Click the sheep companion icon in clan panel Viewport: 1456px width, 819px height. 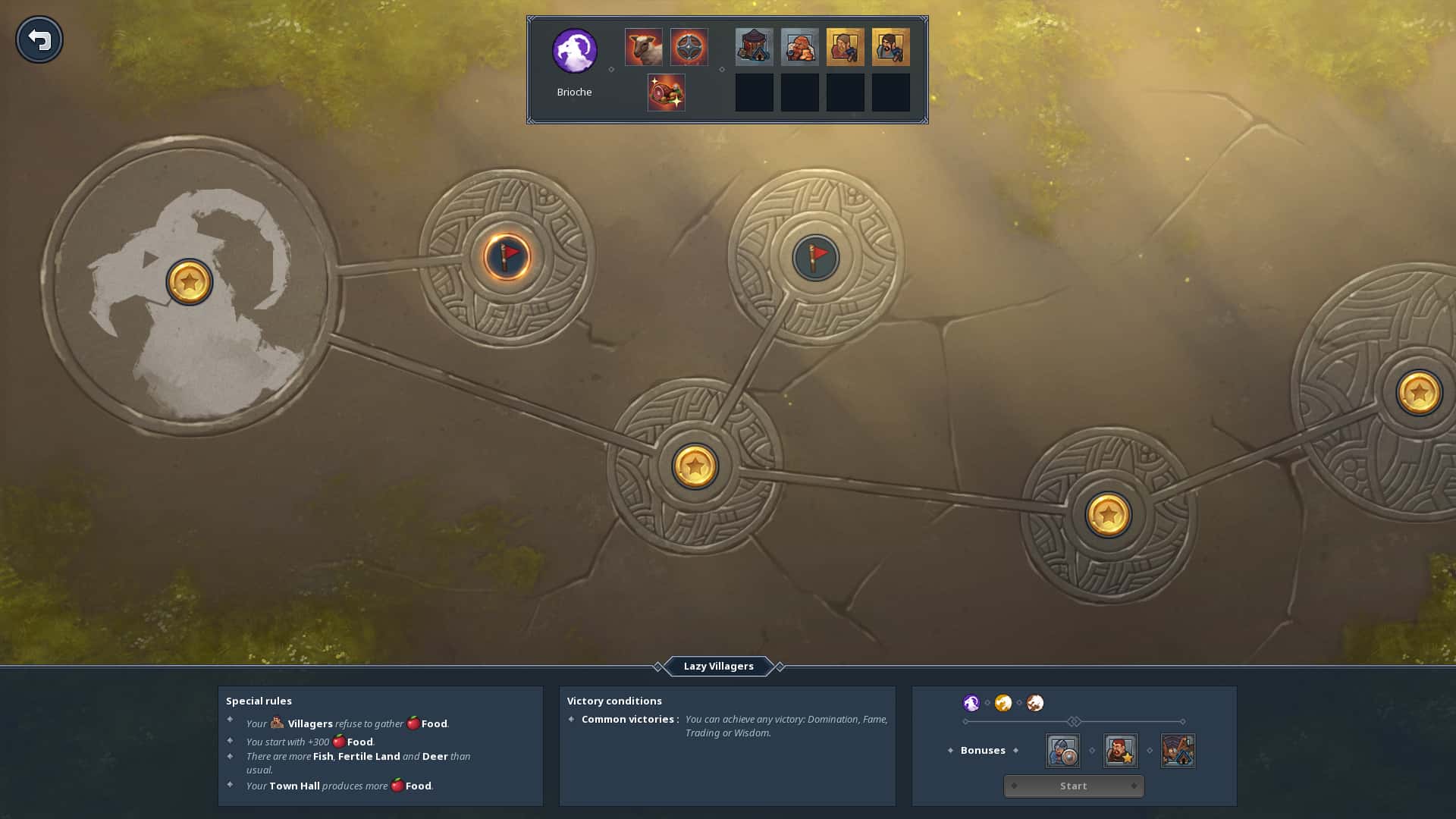pyautogui.click(x=643, y=46)
